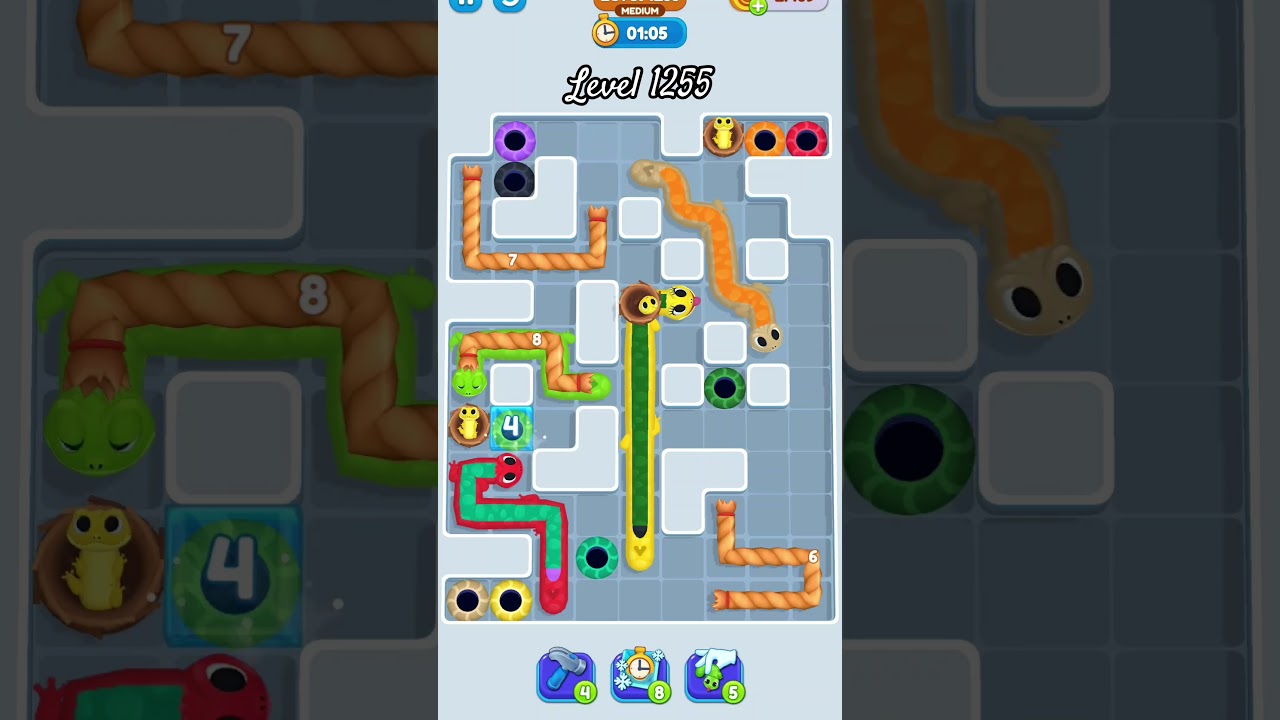Tap the blue tile showing number 4
Screen dimensions: 1280x720
(x=510, y=425)
